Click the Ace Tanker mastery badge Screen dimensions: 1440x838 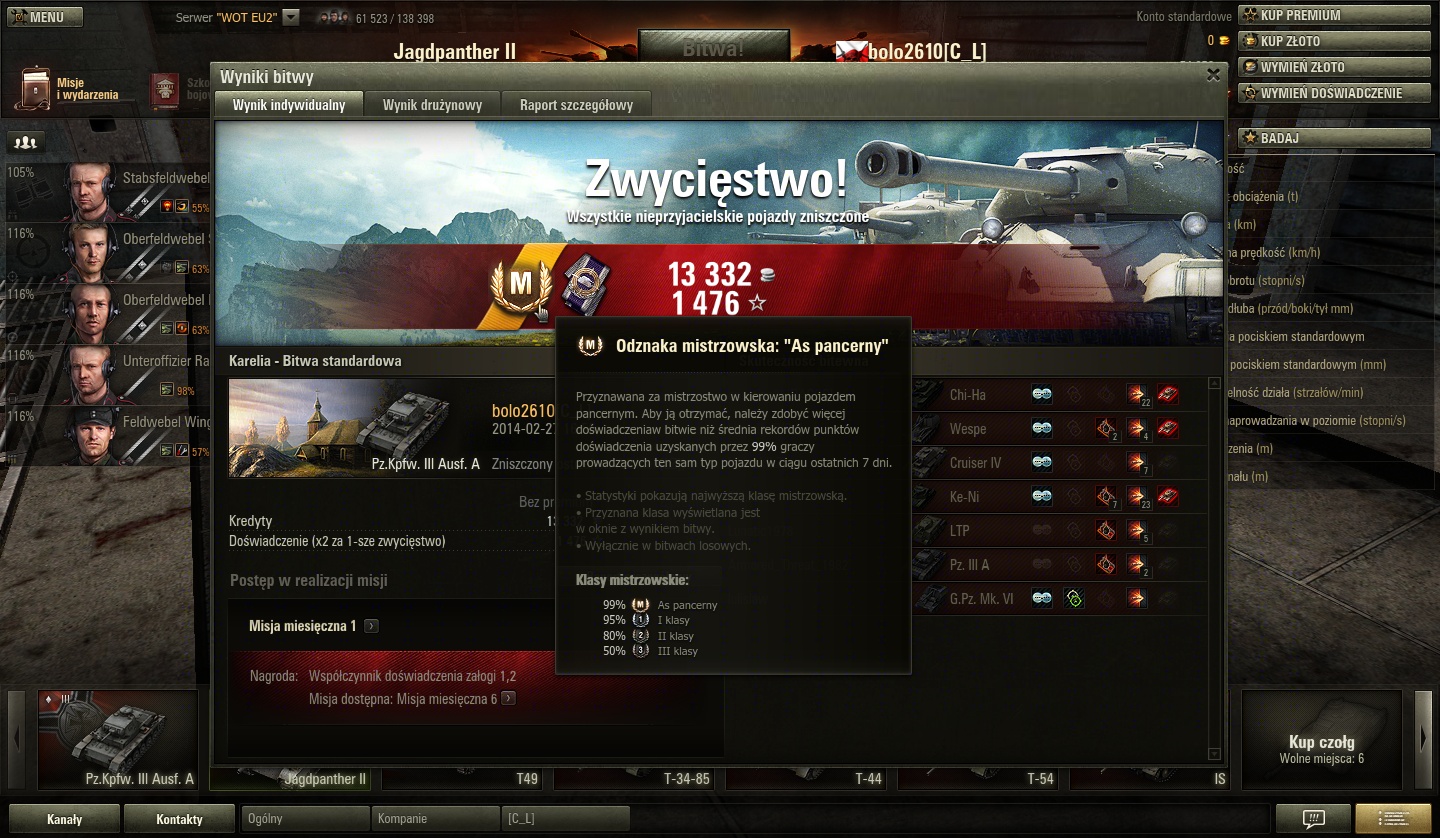pos(521,286)
